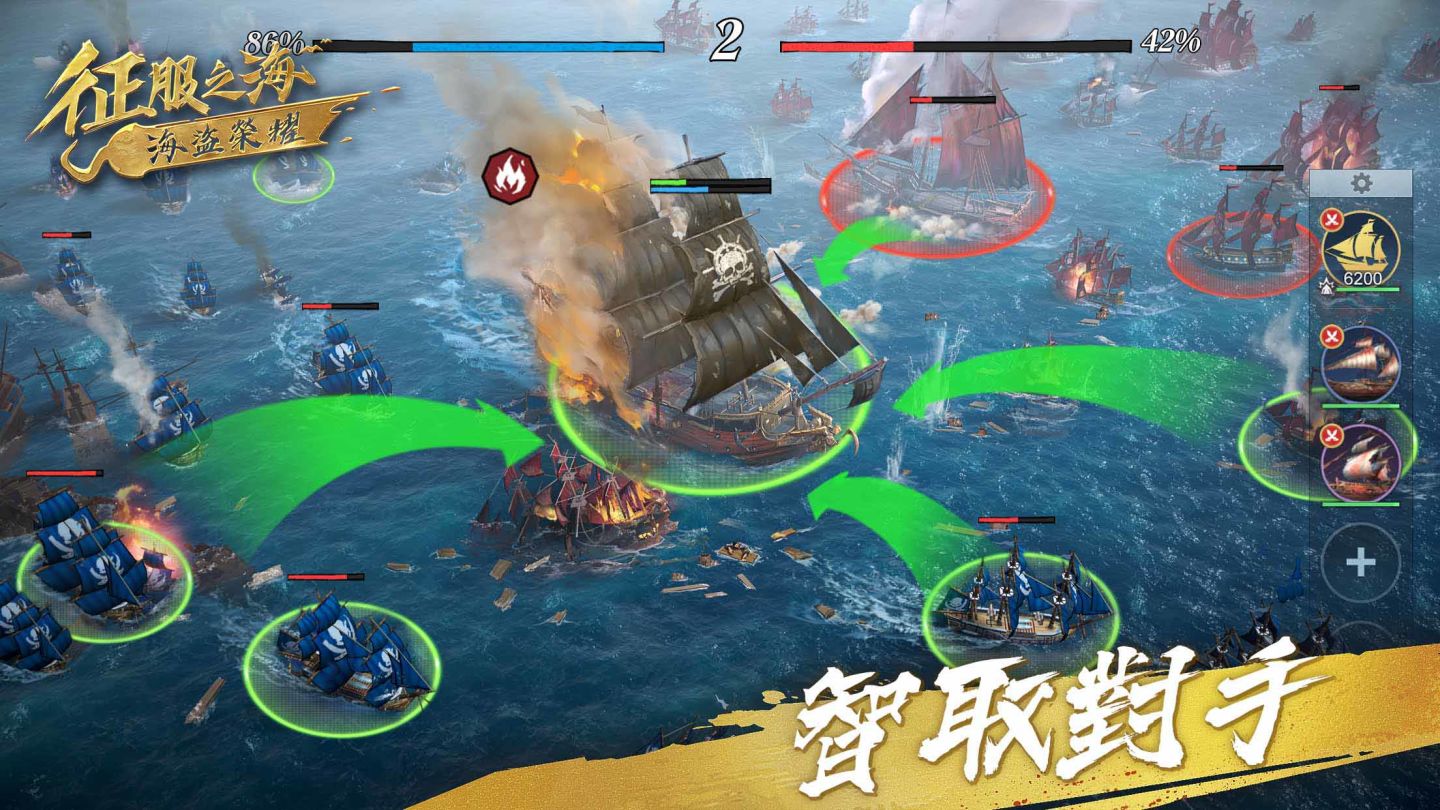
Task: Remove the middle ship with its red X button
Action: click(1332, 334)
